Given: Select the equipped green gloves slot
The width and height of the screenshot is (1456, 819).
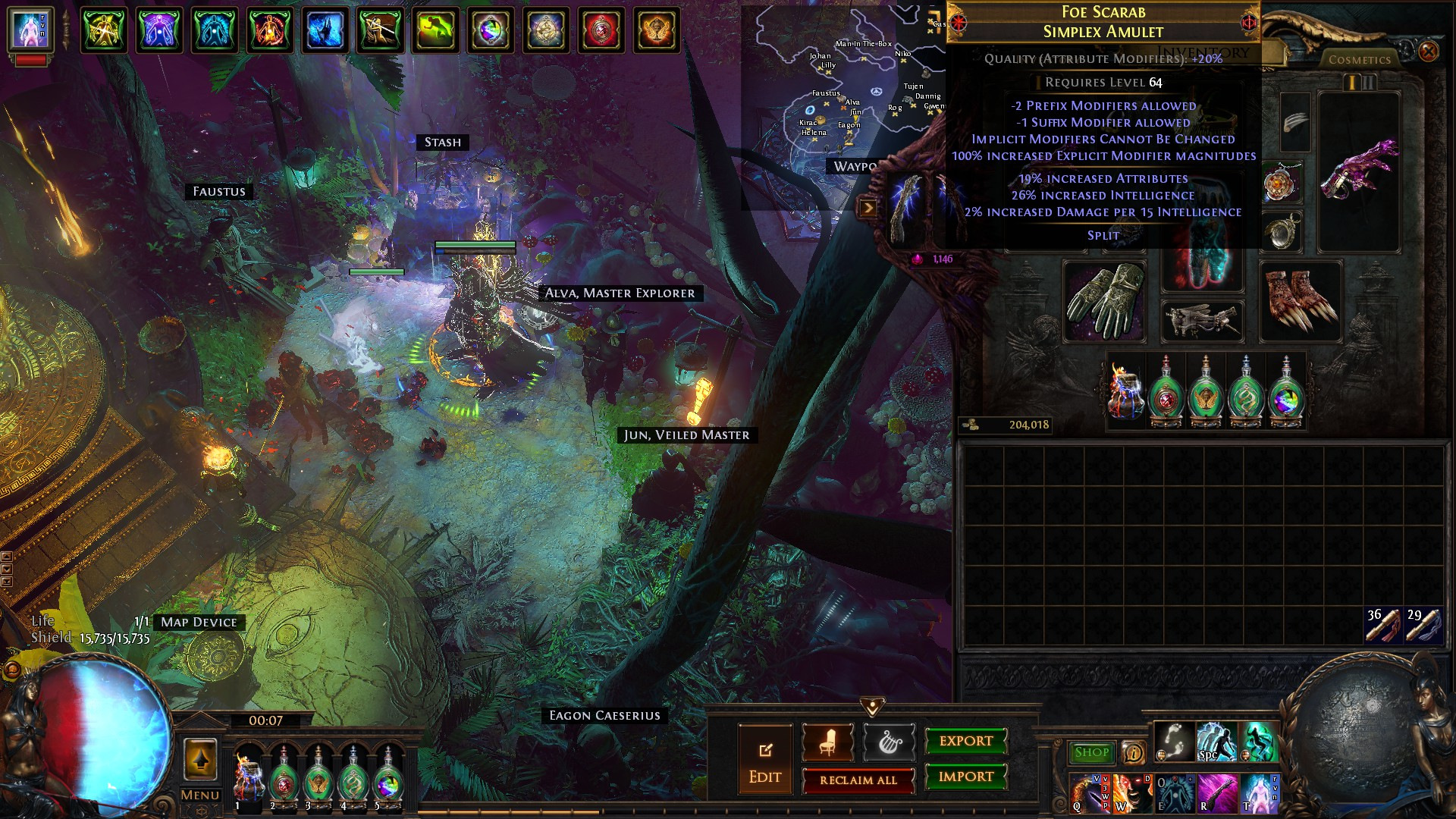Looking at the screenshot, I should (x=1105, y=301).
